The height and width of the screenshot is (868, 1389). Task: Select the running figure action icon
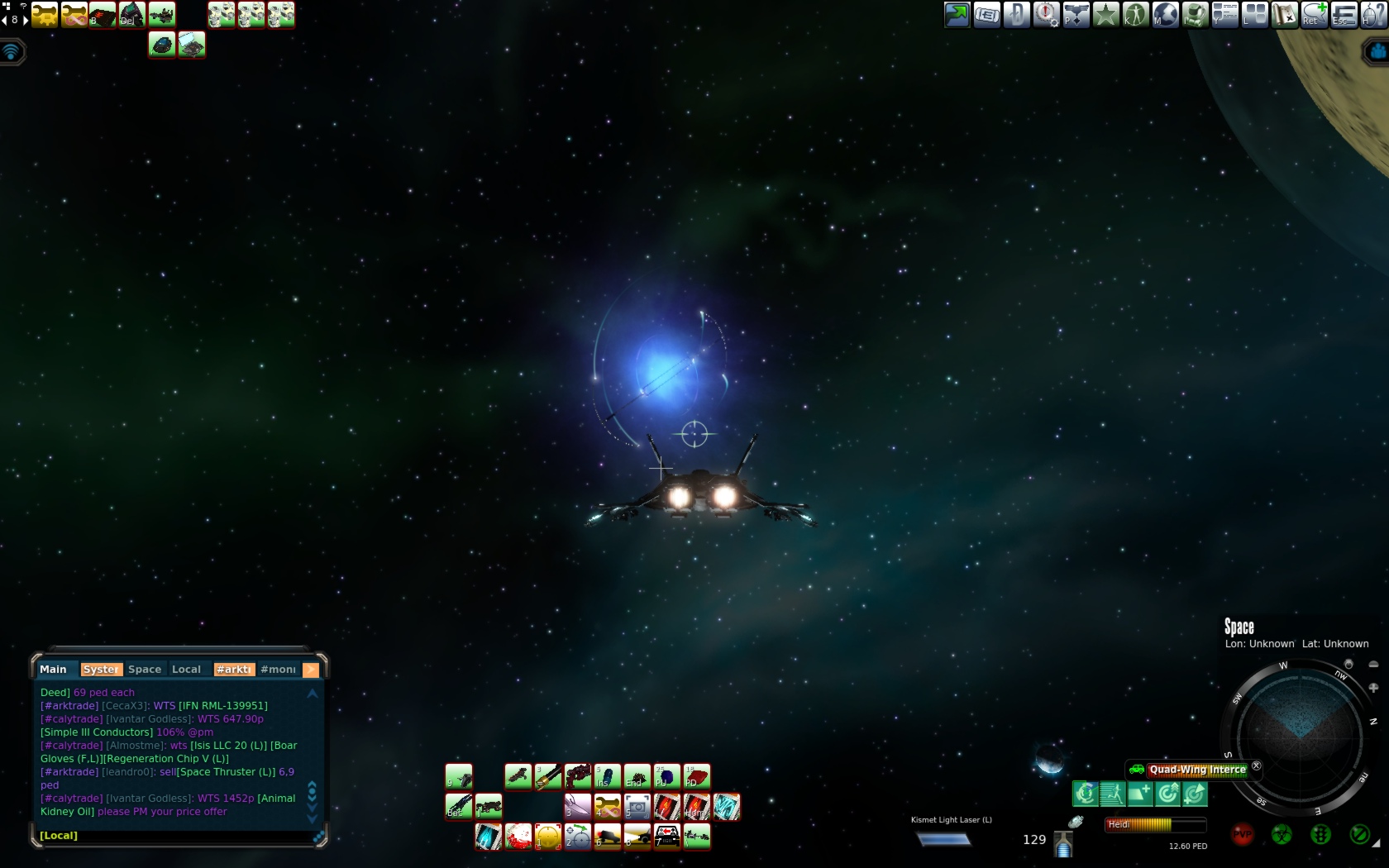(1112, 794)
